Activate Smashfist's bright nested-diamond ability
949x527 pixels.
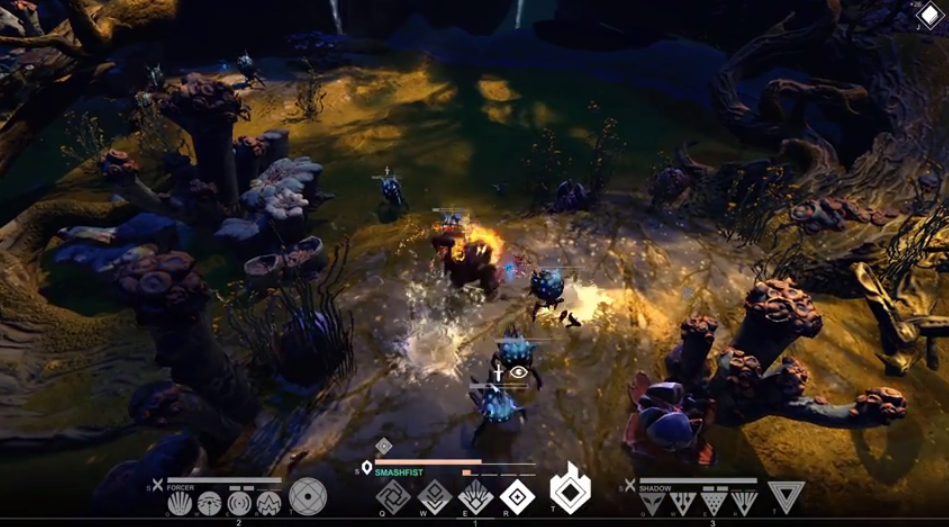[517, 496]
